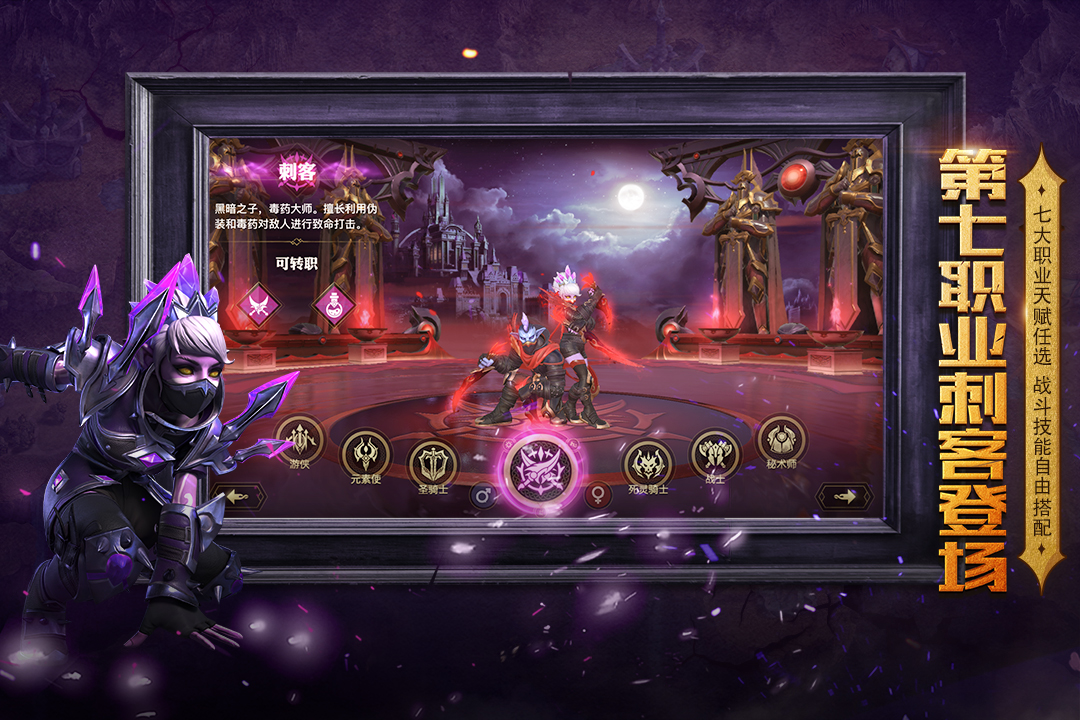The height and width of the screenshot is (720, 1080).
Task: Switch to the male gender symbol
Action: 483,495
